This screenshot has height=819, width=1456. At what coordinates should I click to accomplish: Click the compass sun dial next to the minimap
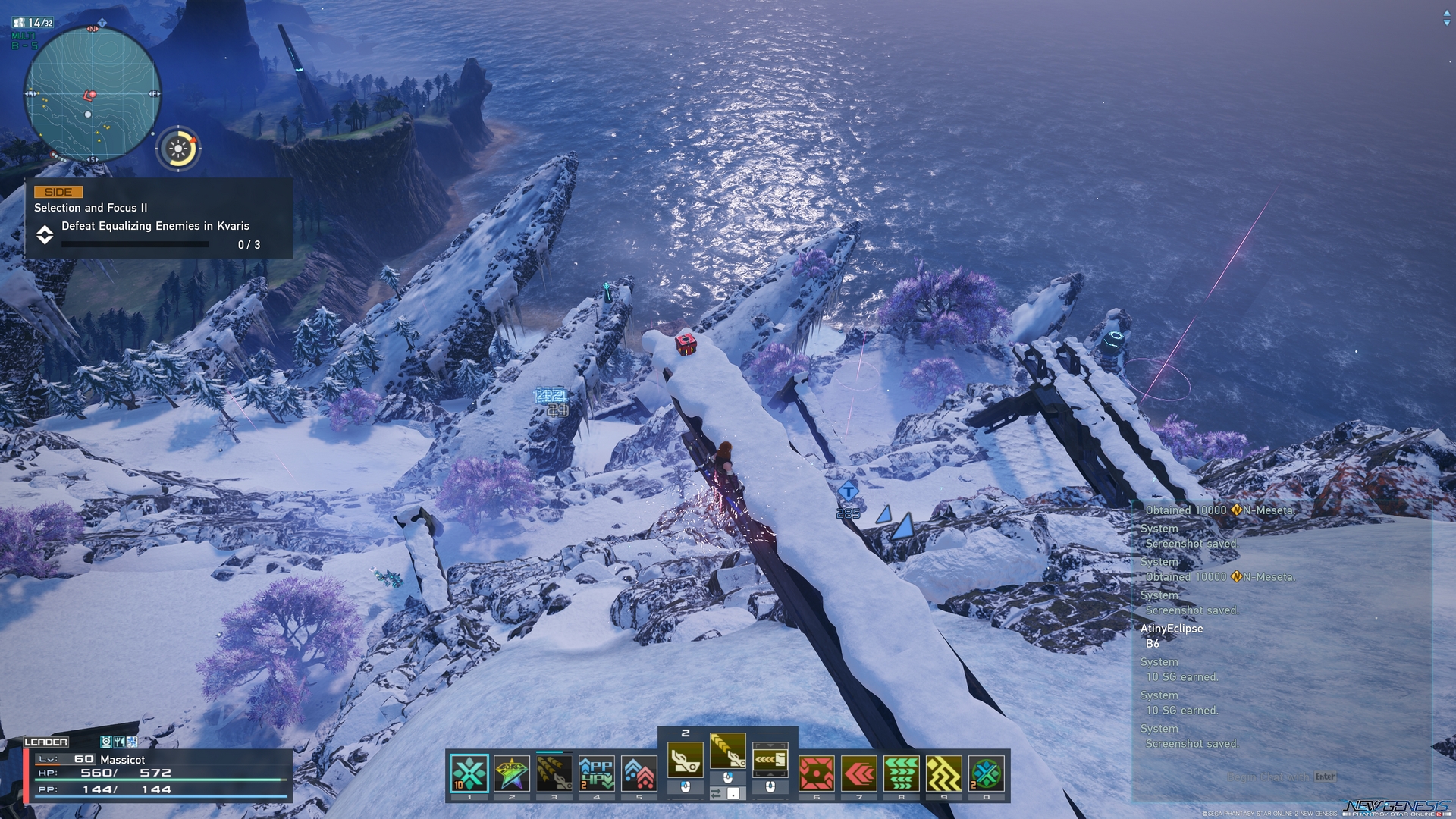tap(180, 149)
